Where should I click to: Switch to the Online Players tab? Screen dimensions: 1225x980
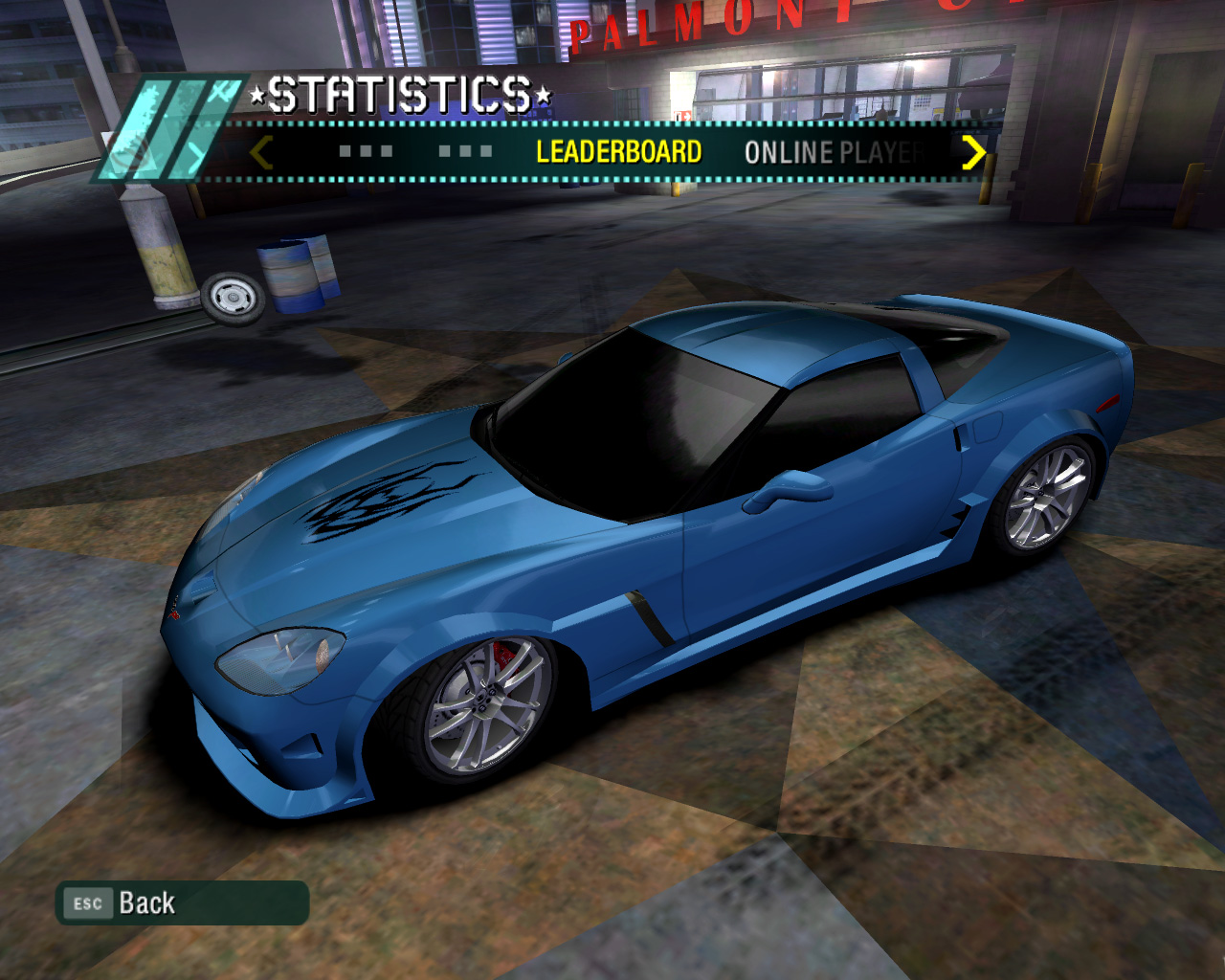coord(833,152)
